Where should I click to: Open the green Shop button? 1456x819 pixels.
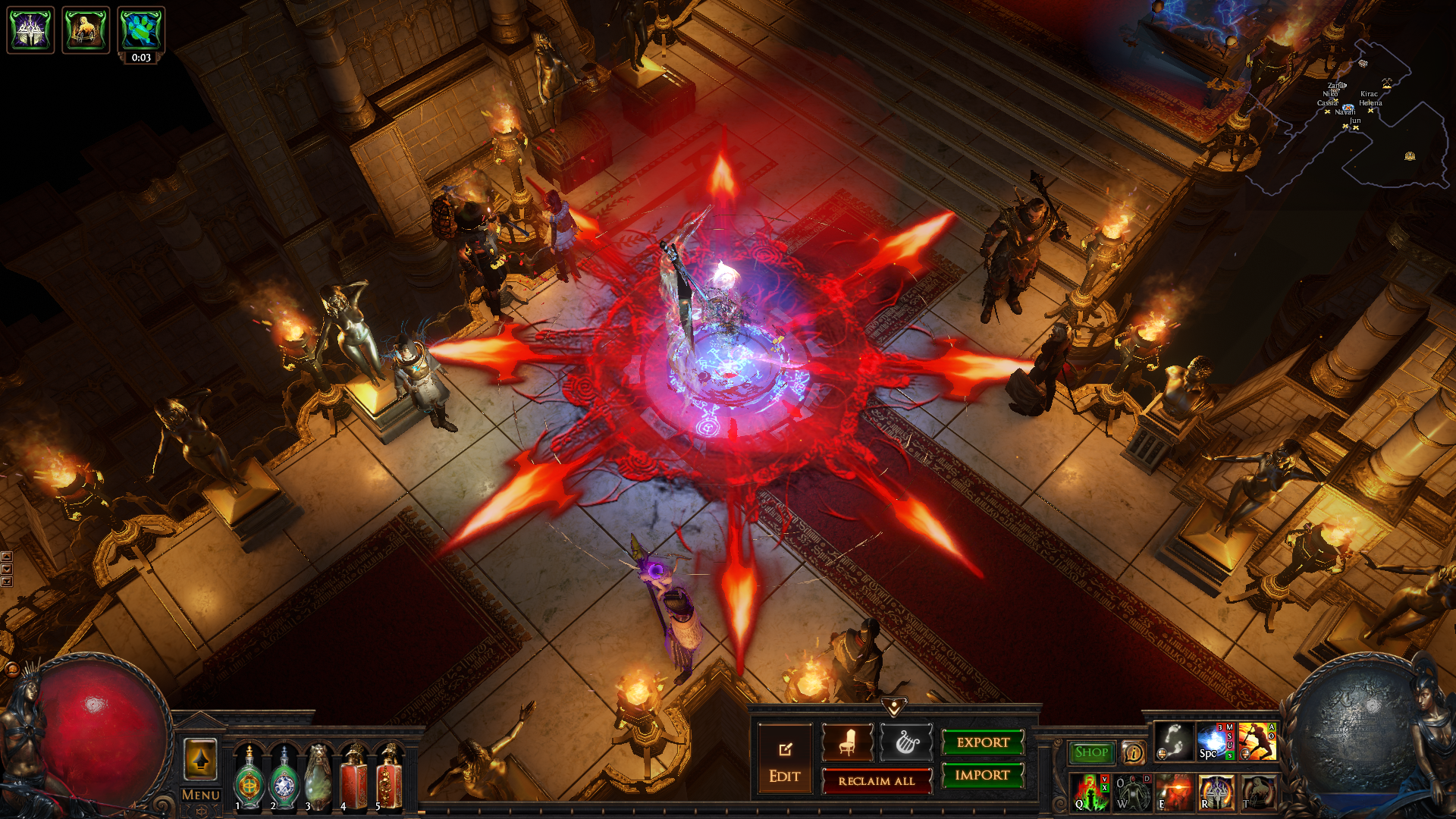click(x=1091, y=752)
